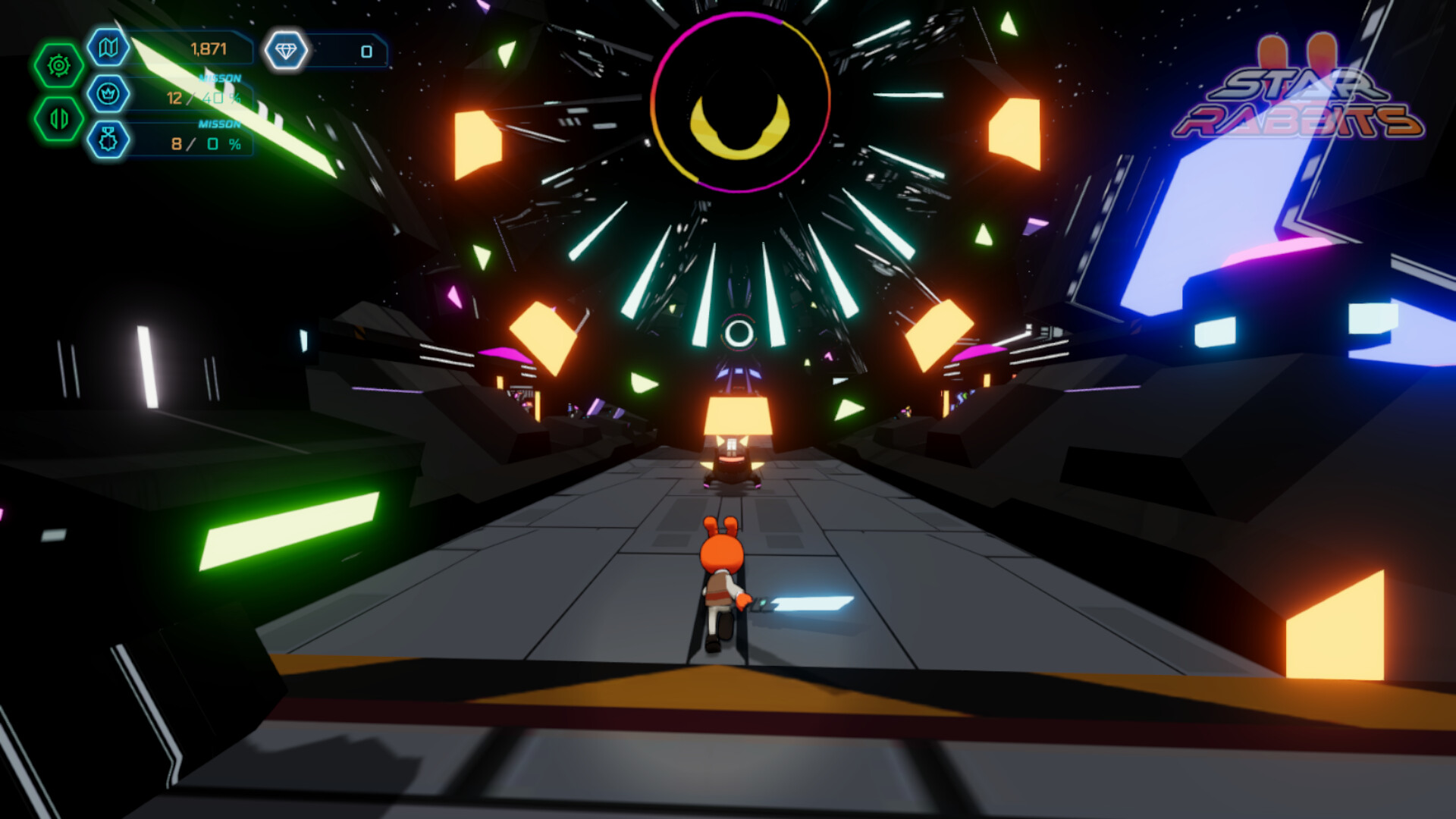Click the medal mission icon
Screen dimensions: 1456x819
point(107,140)
